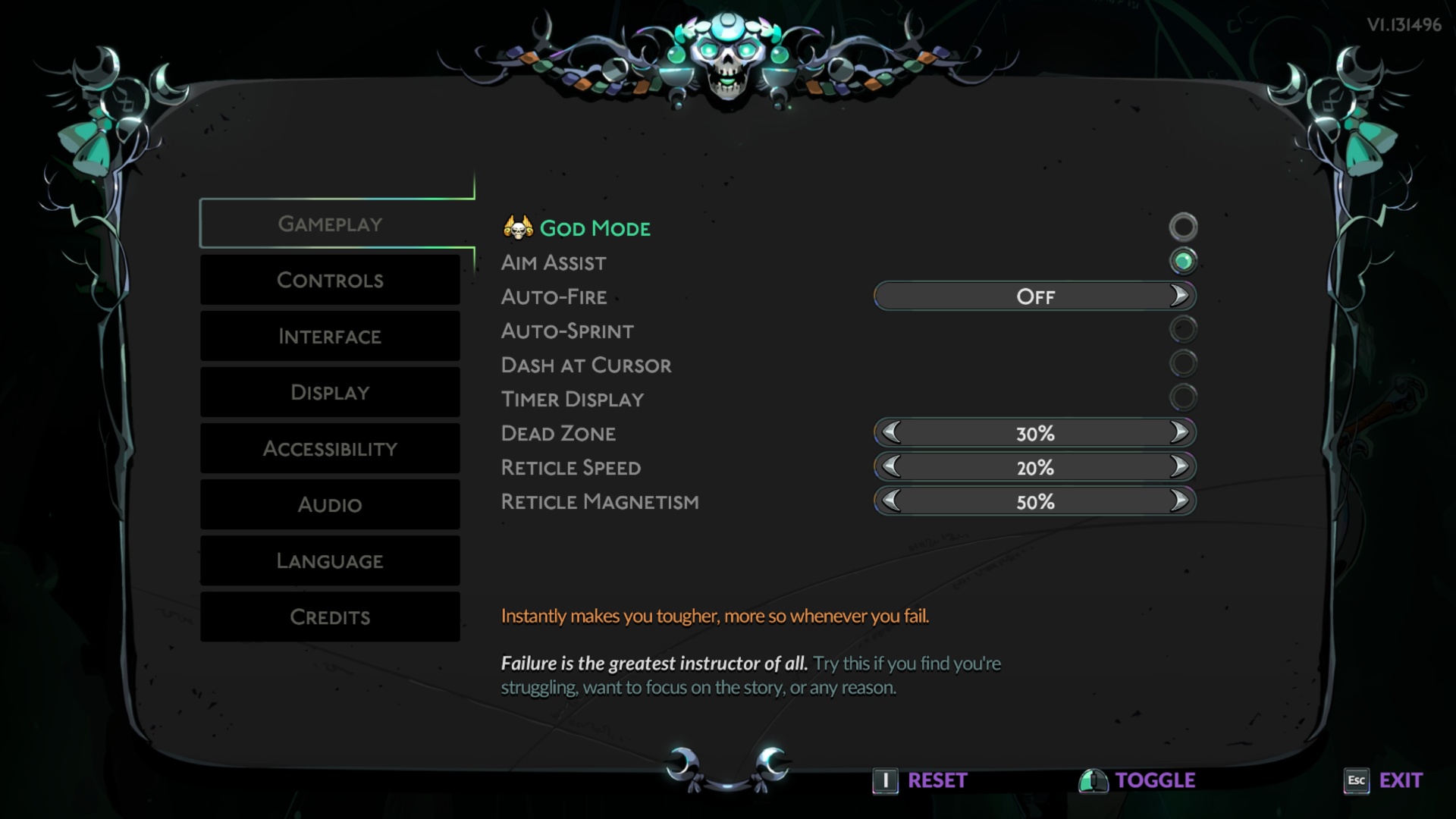Go to the Accessibility settings
This screenshot has width=1456, height=819.
tap(330, 448)
